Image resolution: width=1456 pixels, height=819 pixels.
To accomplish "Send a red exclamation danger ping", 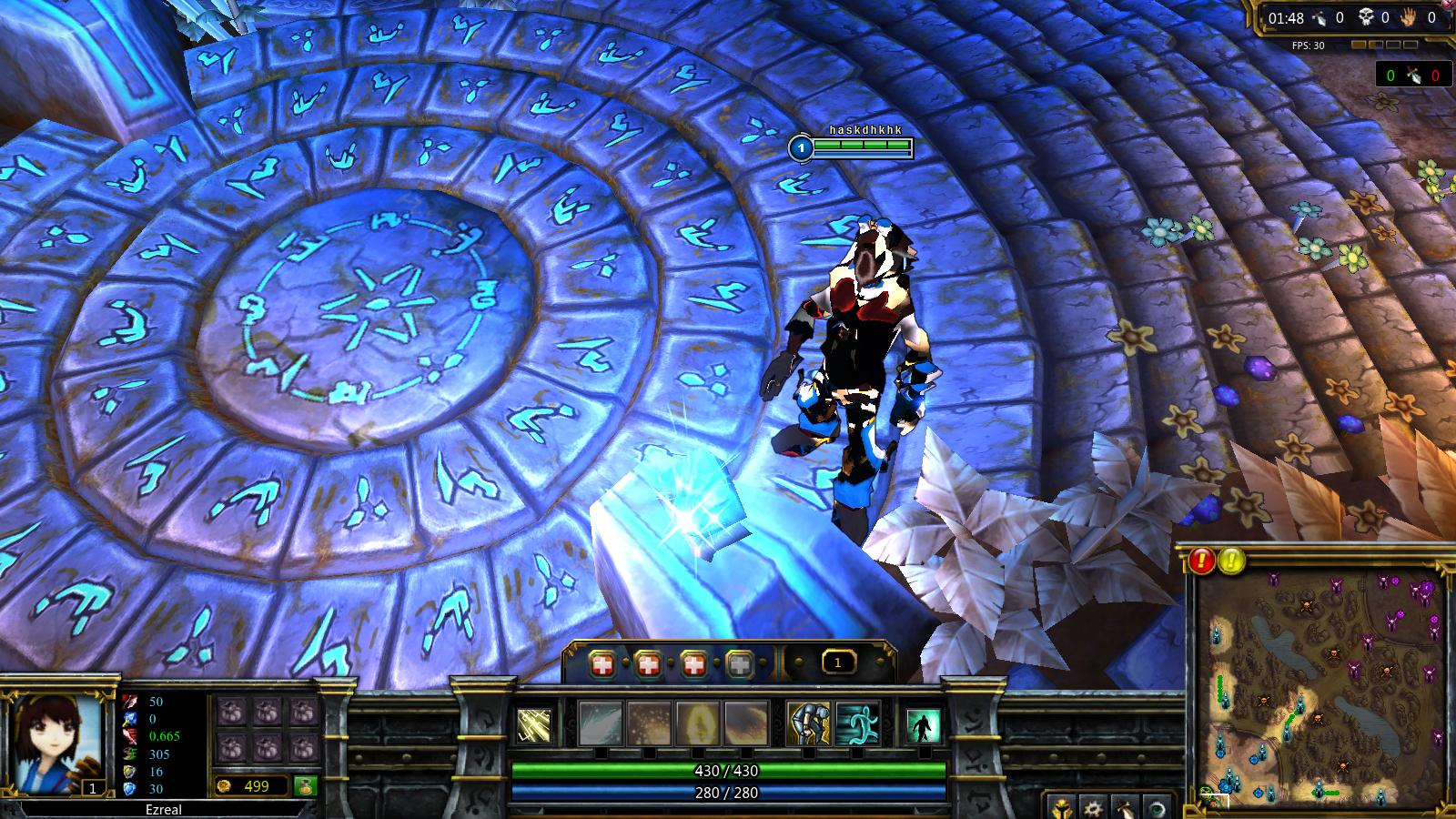I will (1202, 561).
